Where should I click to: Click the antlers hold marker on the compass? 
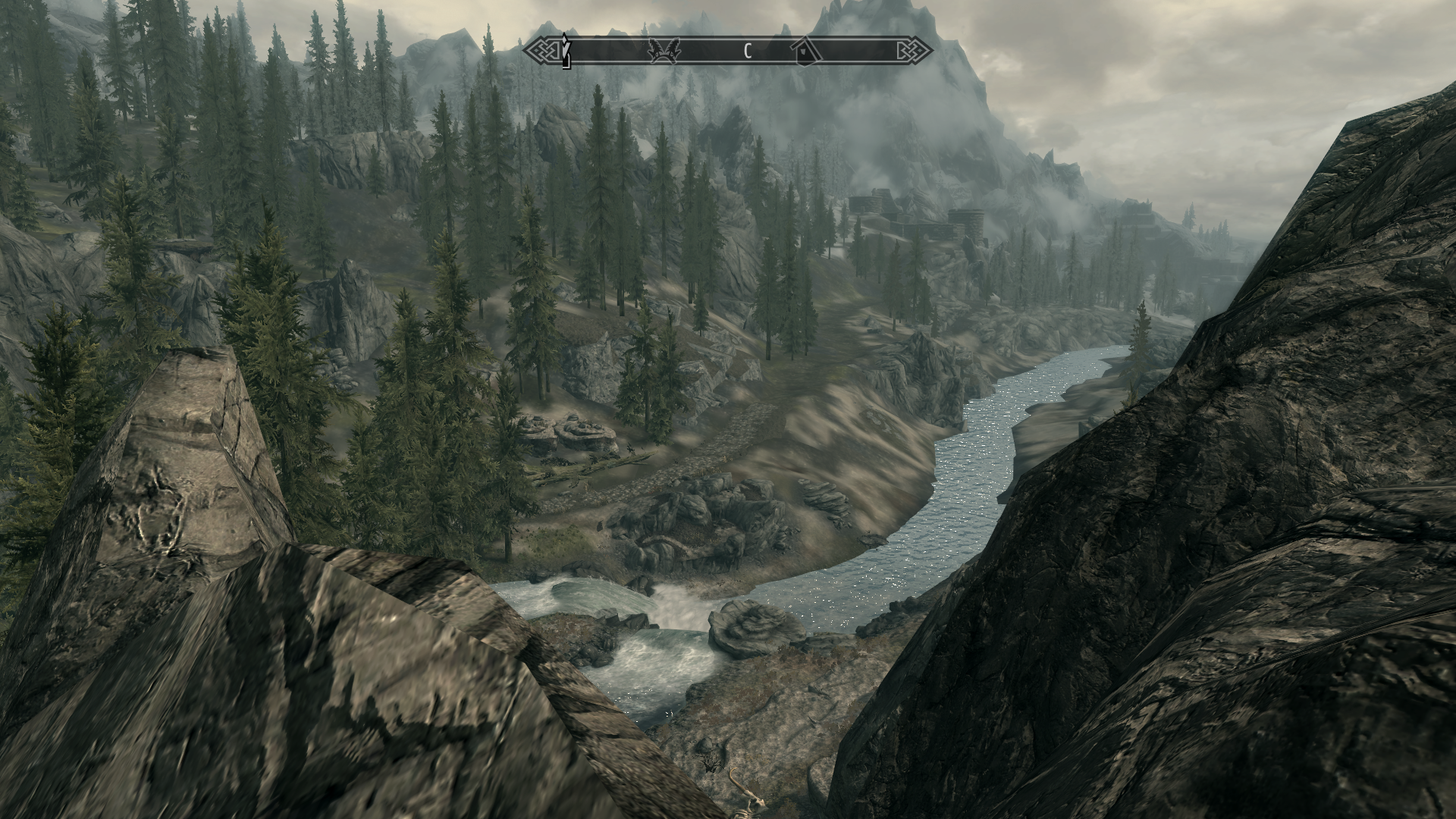(x=665, y=51)
